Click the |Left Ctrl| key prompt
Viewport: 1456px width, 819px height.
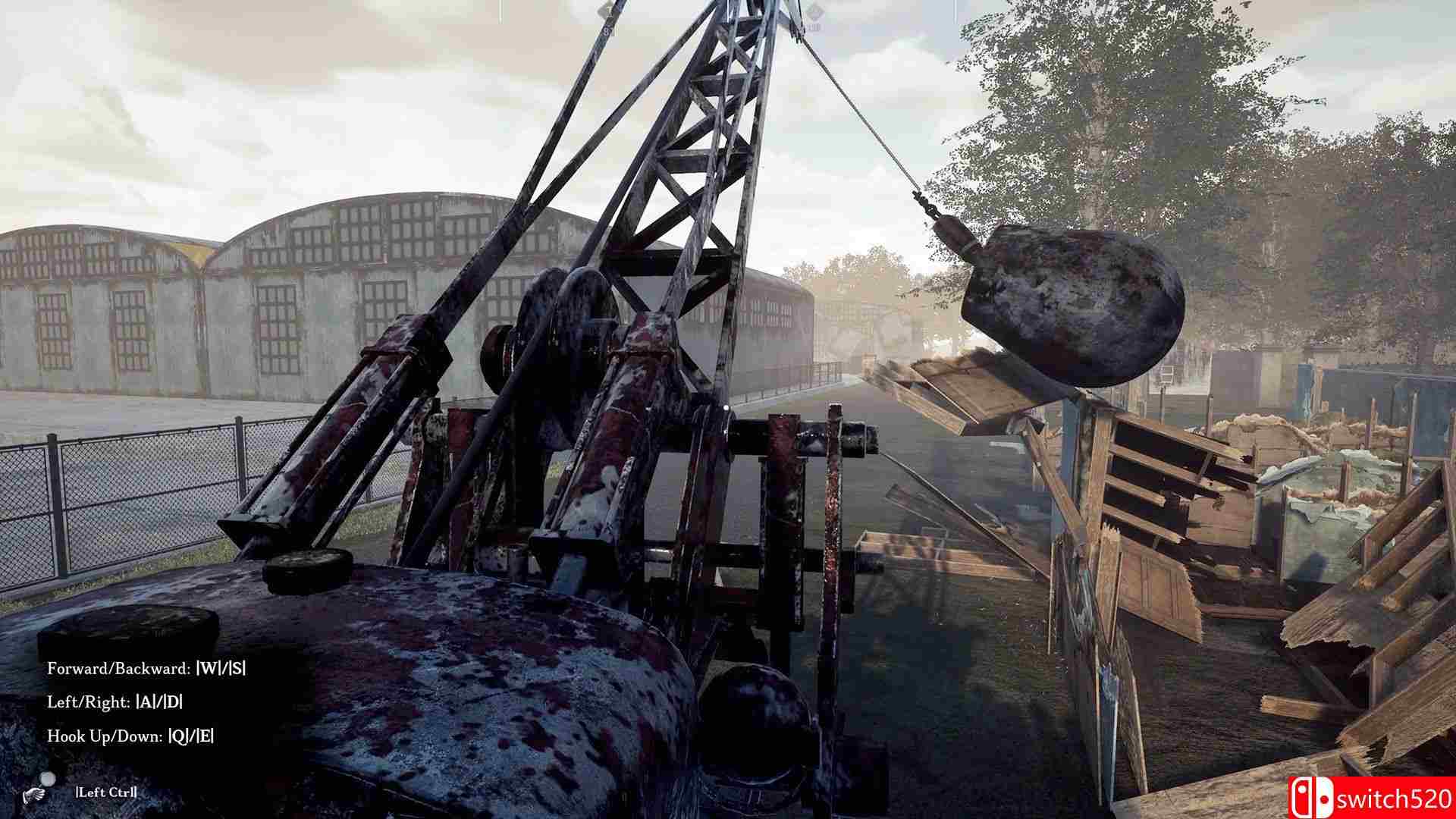point(106,792)
